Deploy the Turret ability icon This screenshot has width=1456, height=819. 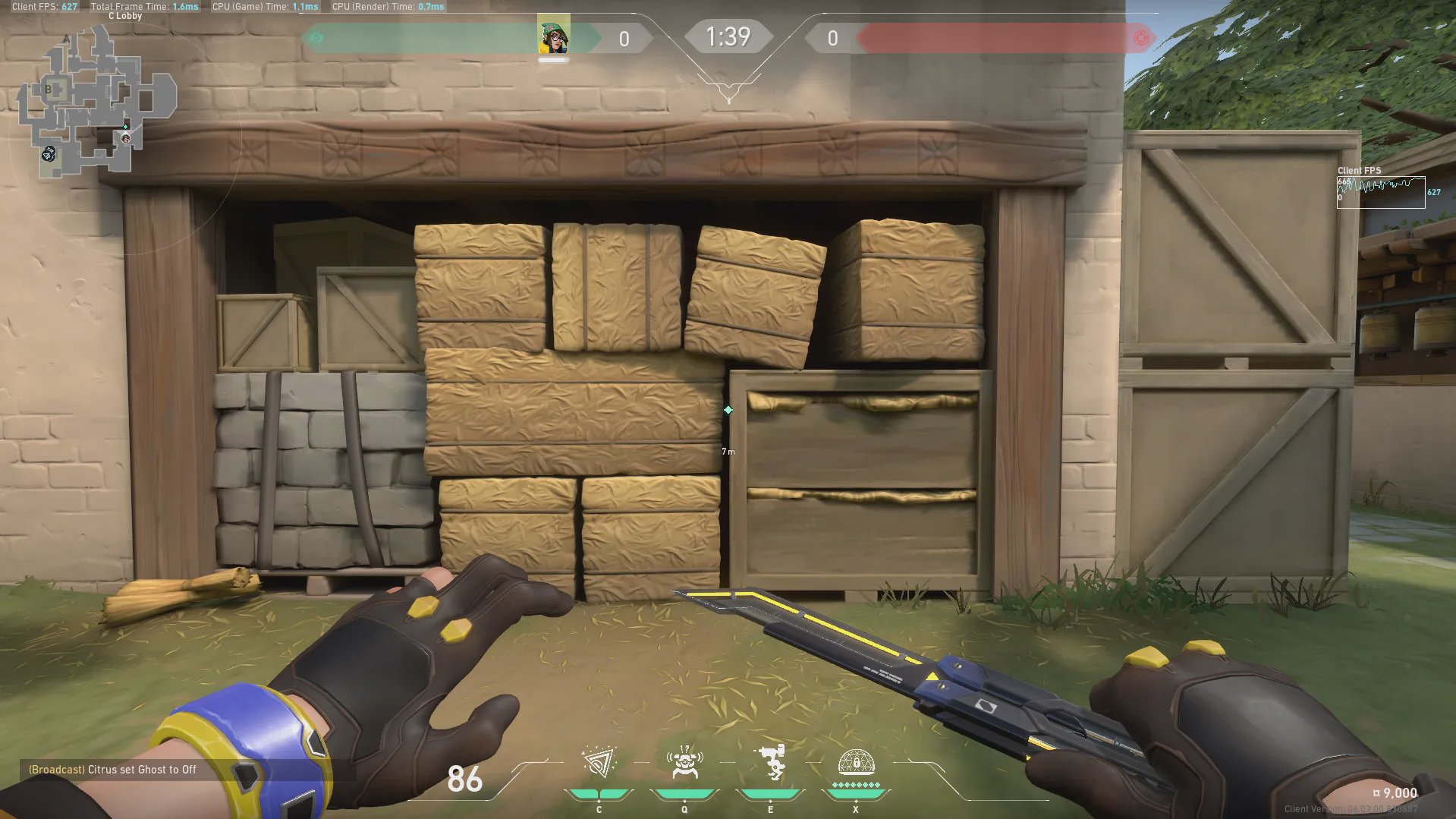click(x=771, y=762)
